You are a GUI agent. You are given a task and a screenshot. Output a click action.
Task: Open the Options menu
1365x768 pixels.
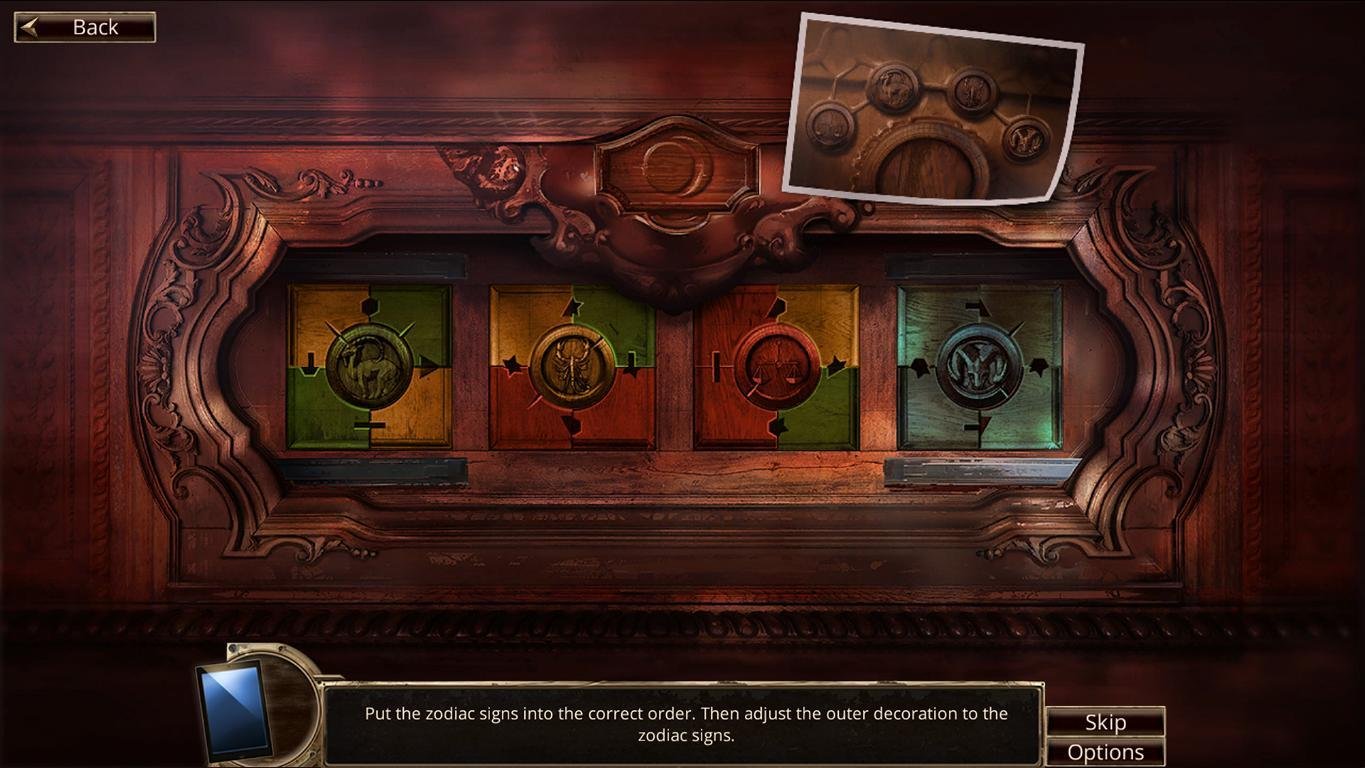coord(1106,751)
